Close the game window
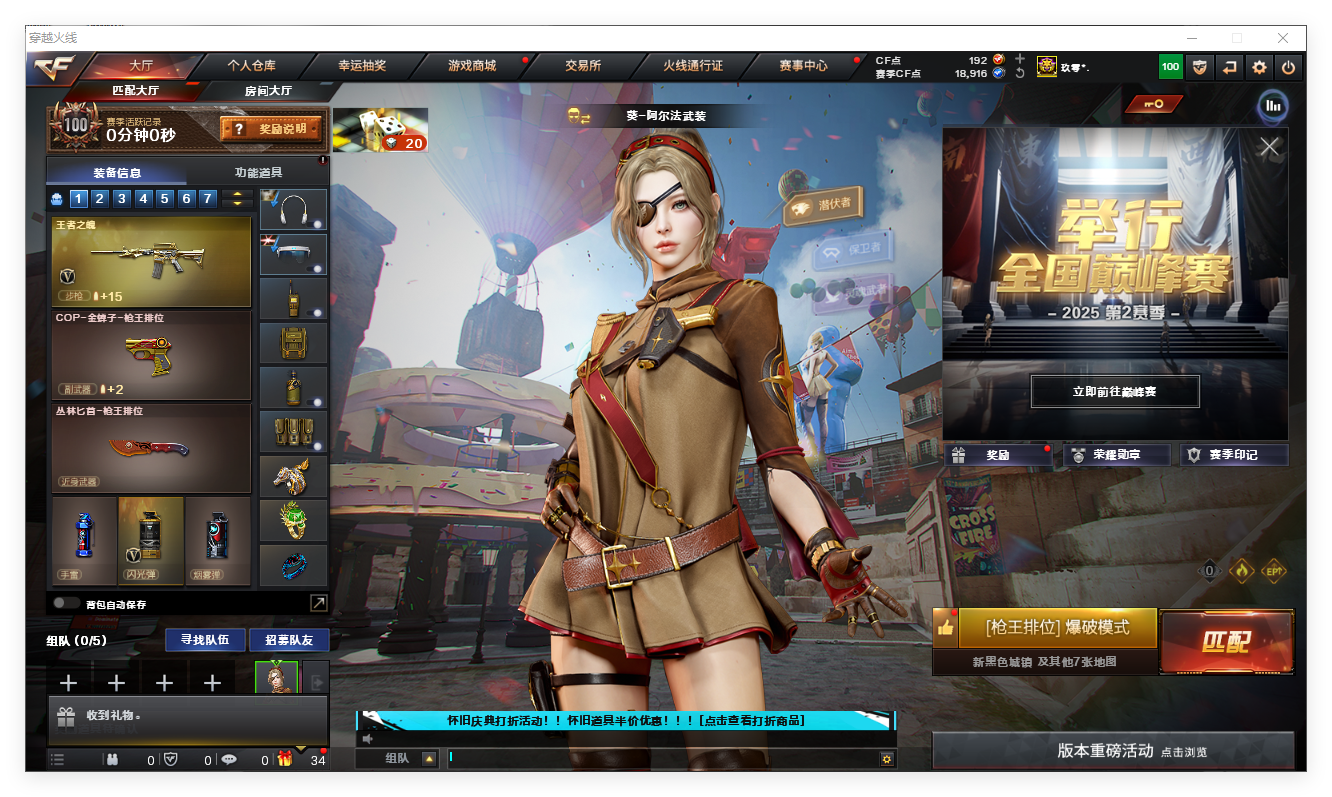Image resolution: width=1332 pixels, height=797 pixels. 1282,38
